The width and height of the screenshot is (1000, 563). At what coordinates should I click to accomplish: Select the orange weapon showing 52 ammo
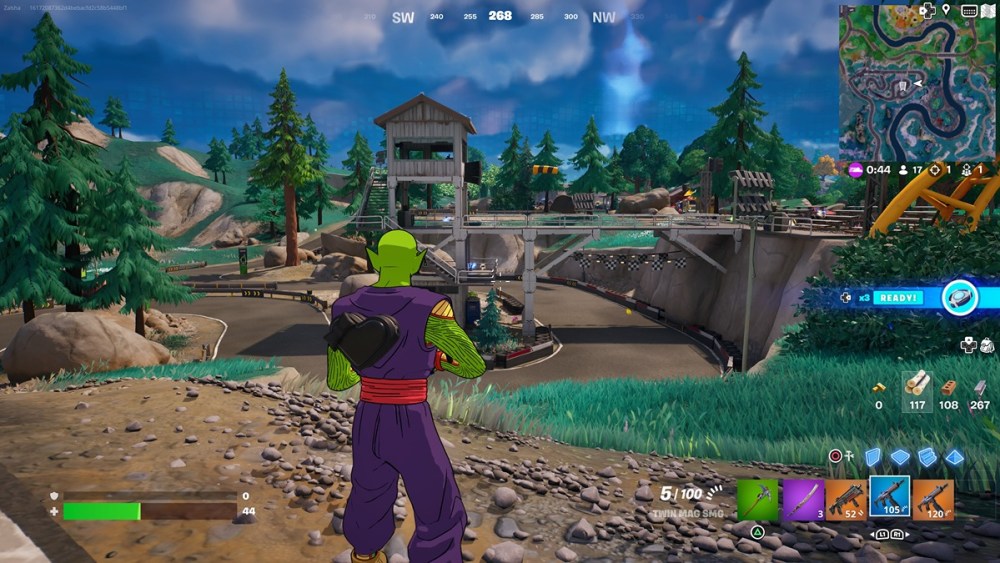click(845, 499)
